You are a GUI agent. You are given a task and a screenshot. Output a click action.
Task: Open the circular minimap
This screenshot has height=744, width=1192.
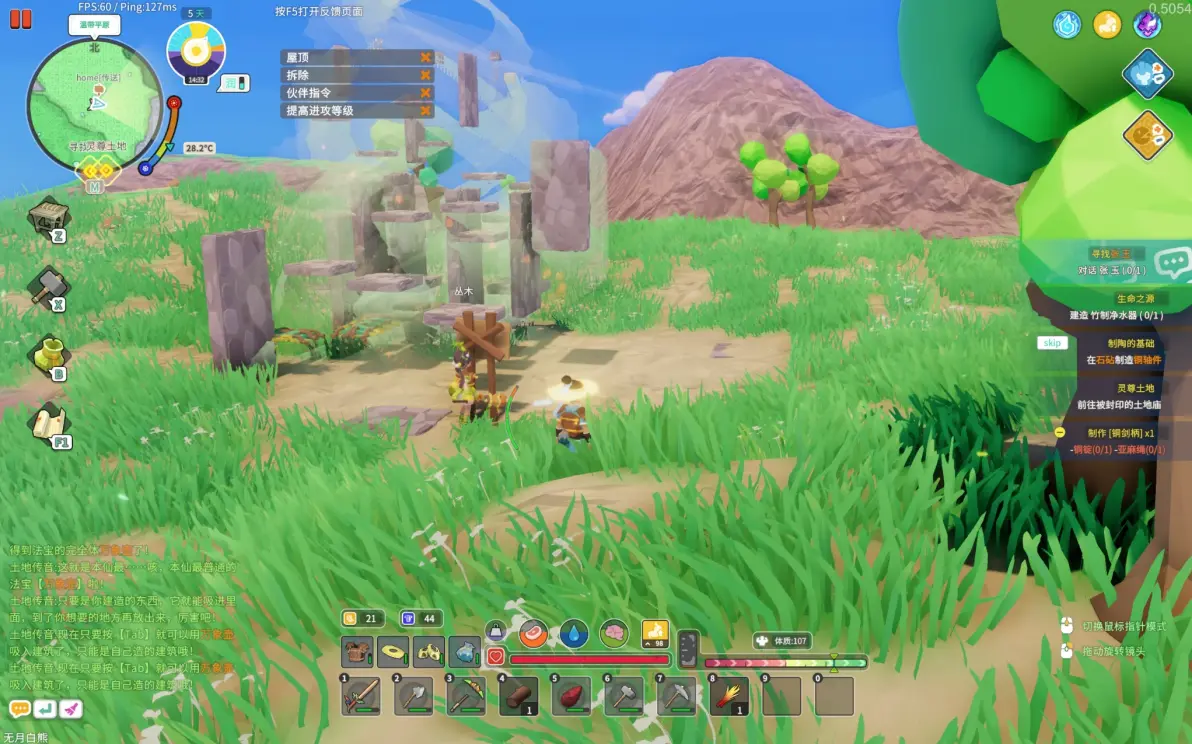click(x=94, y=104)
